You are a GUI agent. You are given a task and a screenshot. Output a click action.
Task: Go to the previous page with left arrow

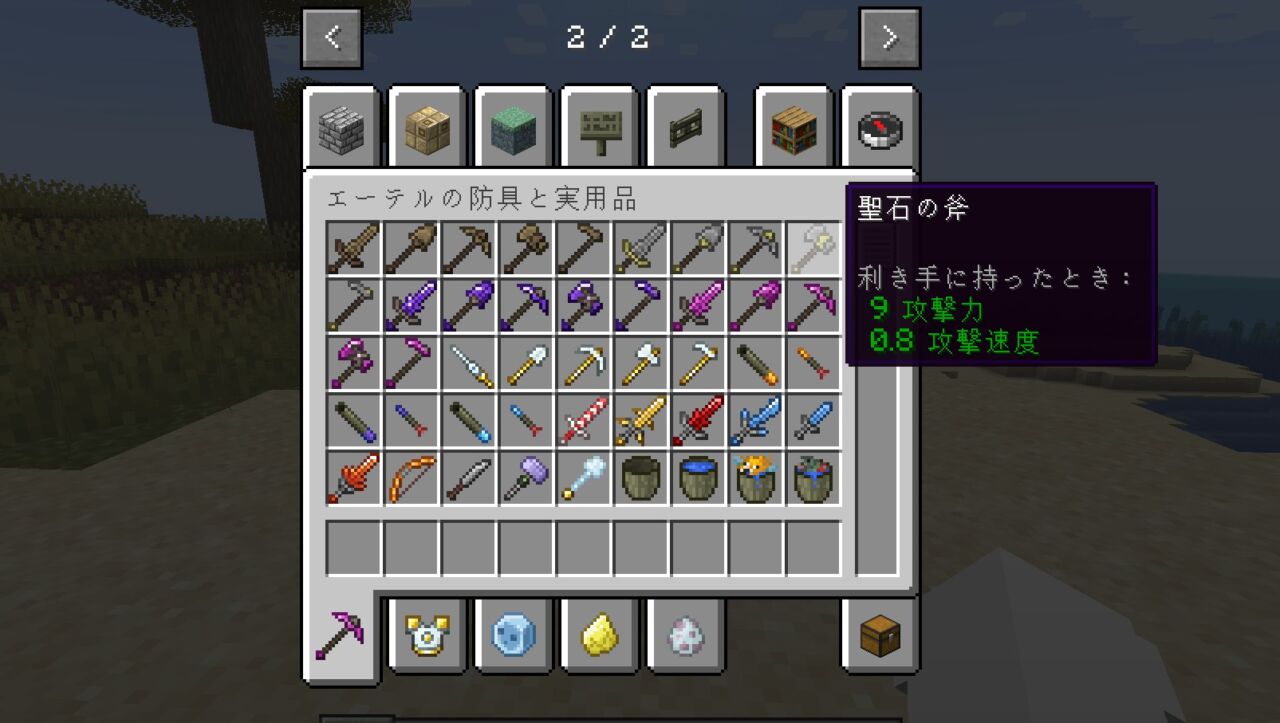pyautogui.click(x=331, y=38)
